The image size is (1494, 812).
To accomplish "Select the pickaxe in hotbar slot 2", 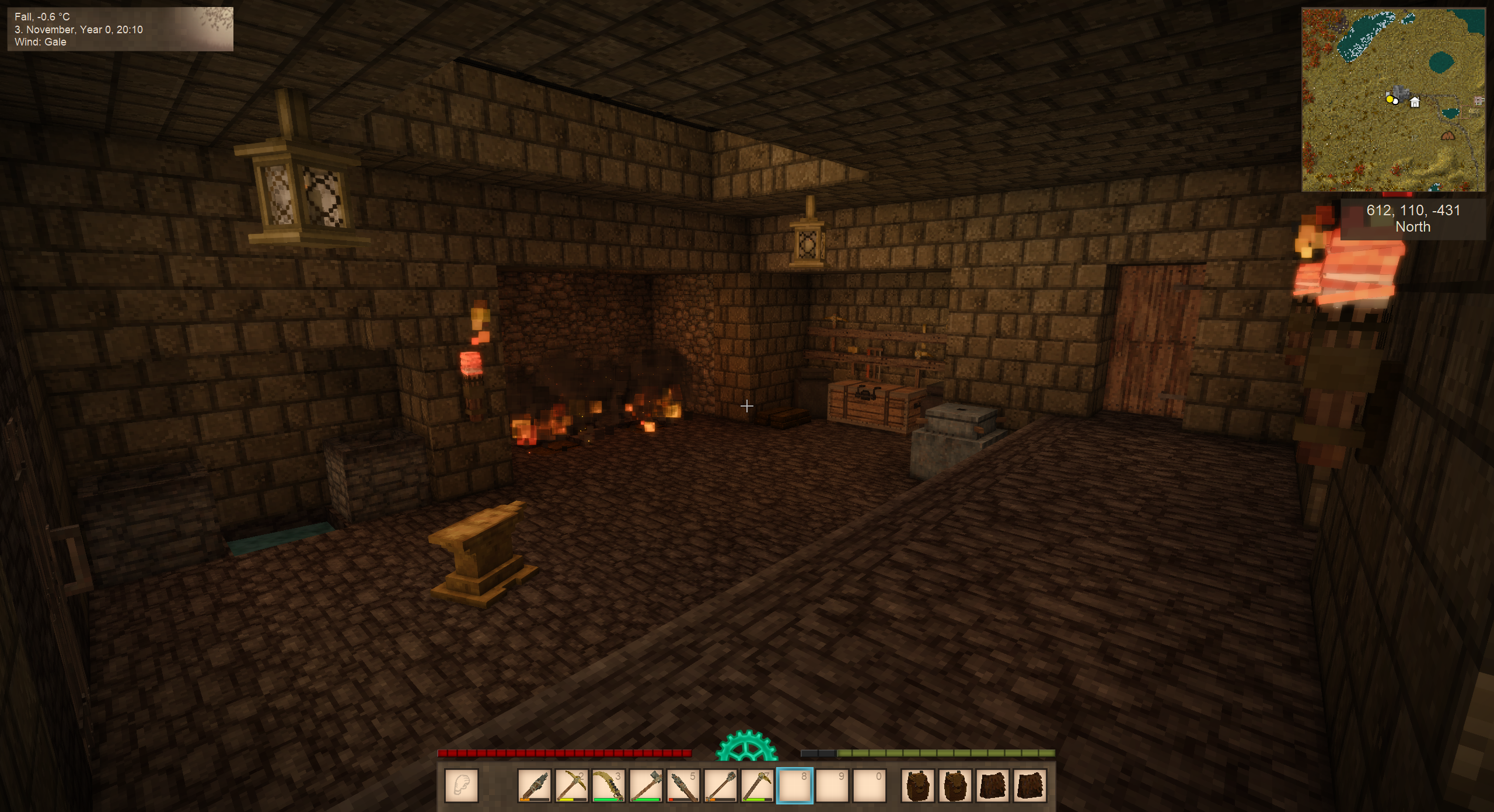I will 571,785.
